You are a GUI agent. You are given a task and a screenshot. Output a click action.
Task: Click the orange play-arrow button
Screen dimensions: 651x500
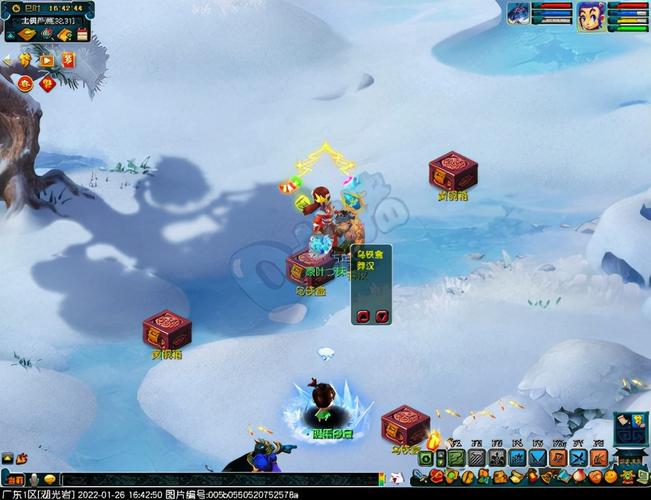(46, 60)
